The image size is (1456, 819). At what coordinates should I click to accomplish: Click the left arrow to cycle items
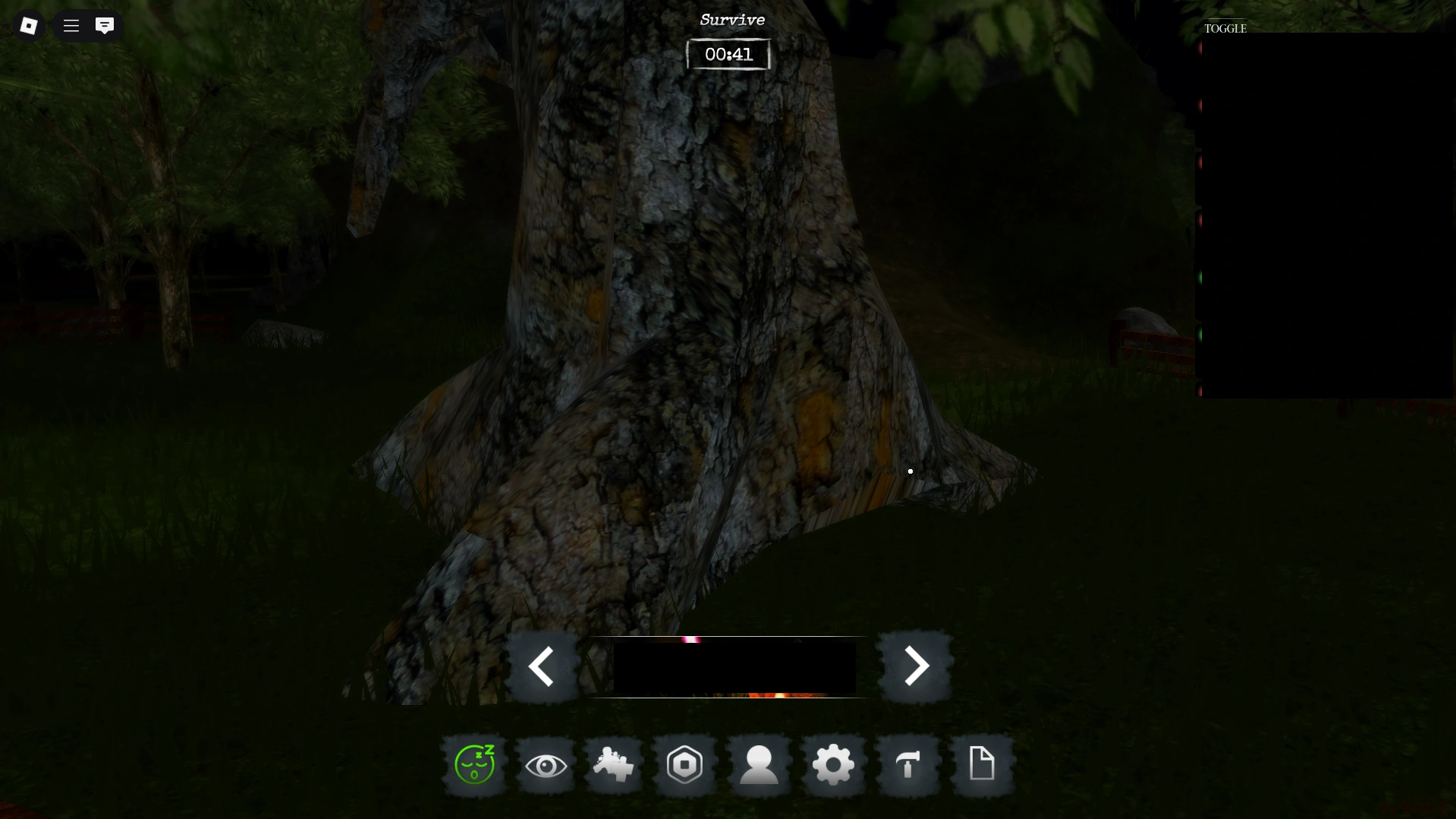coord(542,666)
